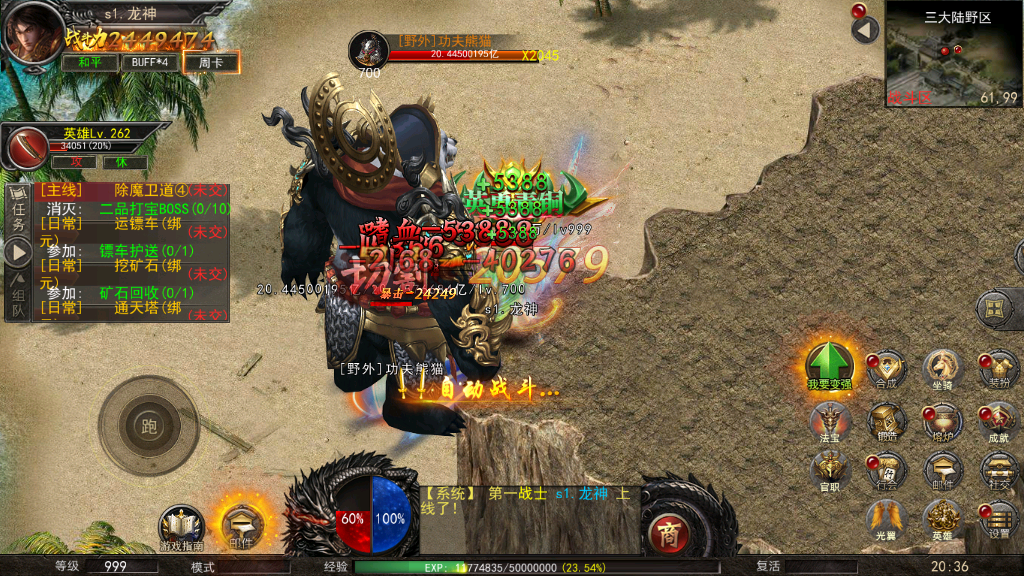The height and width of the screenshot is (576, 1024).
Task: Open the 设置 settings menu
Action: [997, 518]
